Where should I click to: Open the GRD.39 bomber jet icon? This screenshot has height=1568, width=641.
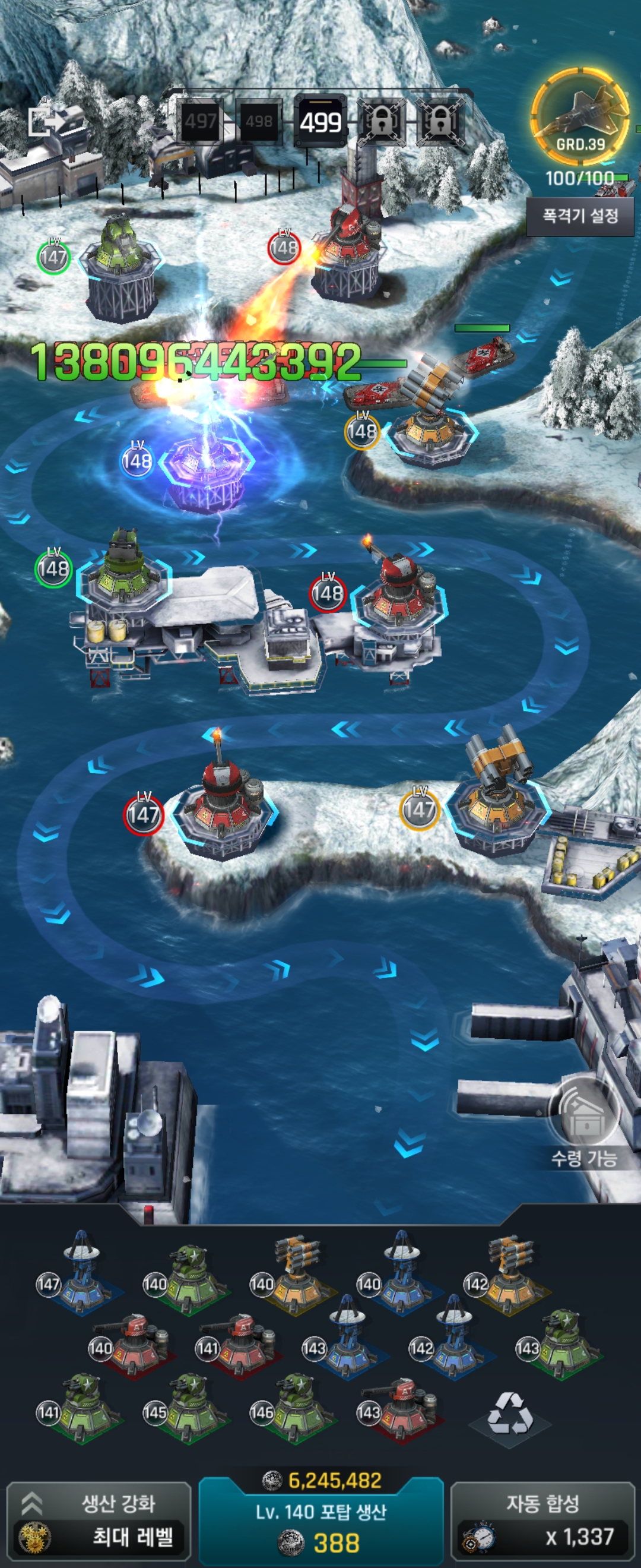(x=580, y=117)
